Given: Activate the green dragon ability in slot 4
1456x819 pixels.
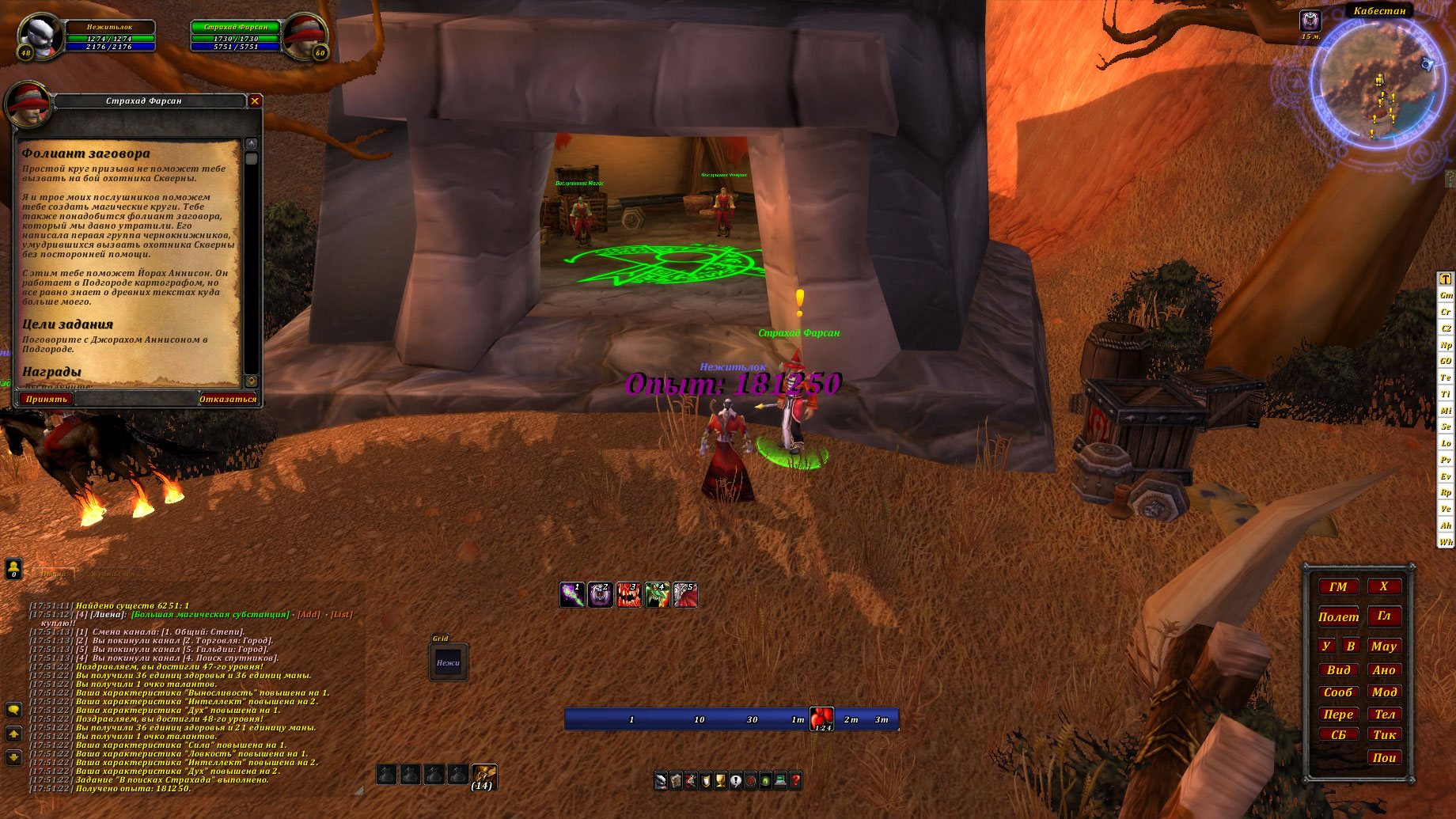Looking at the screenshot, I should click(657, 595).
